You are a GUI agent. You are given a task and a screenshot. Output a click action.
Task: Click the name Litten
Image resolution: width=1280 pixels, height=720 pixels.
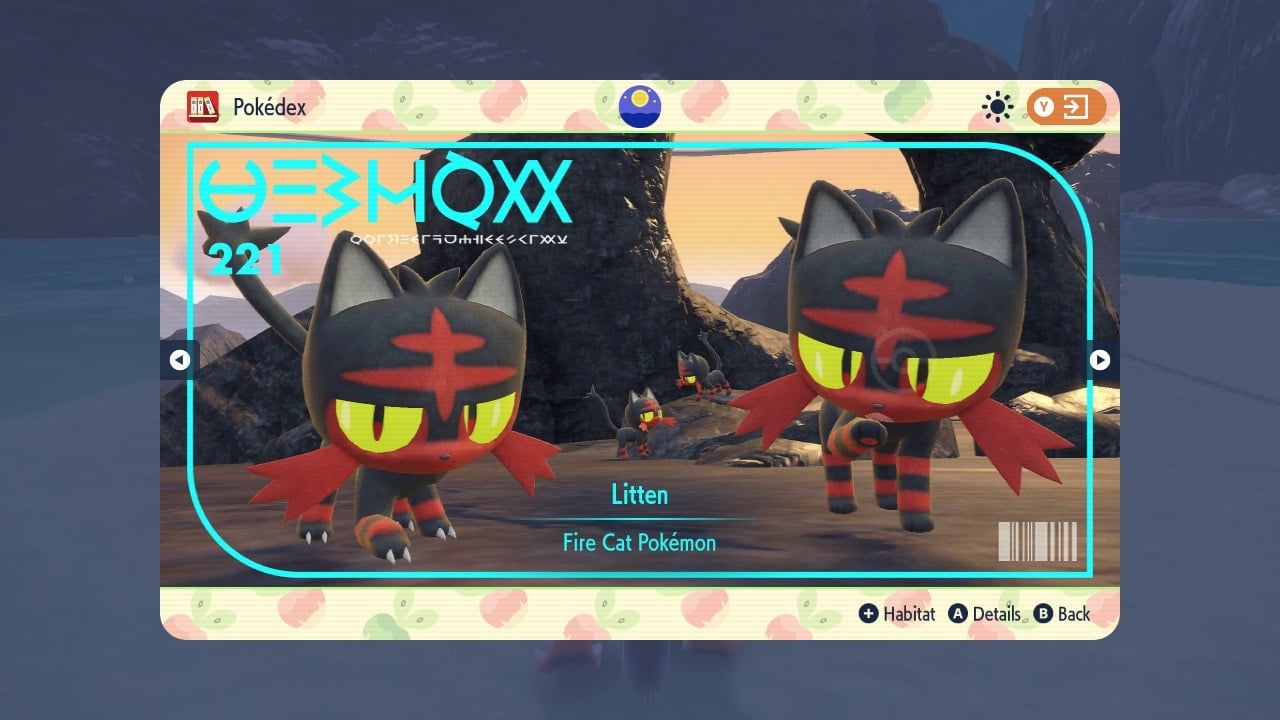pos(639,494)
